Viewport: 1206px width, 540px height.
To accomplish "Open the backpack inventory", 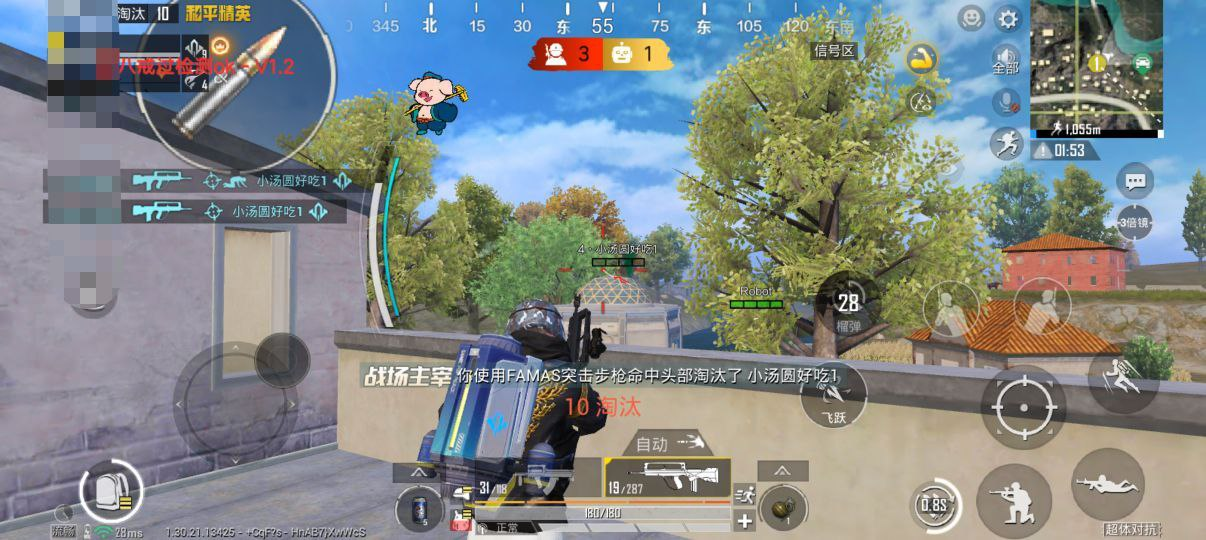I will [x=109, y=492].
